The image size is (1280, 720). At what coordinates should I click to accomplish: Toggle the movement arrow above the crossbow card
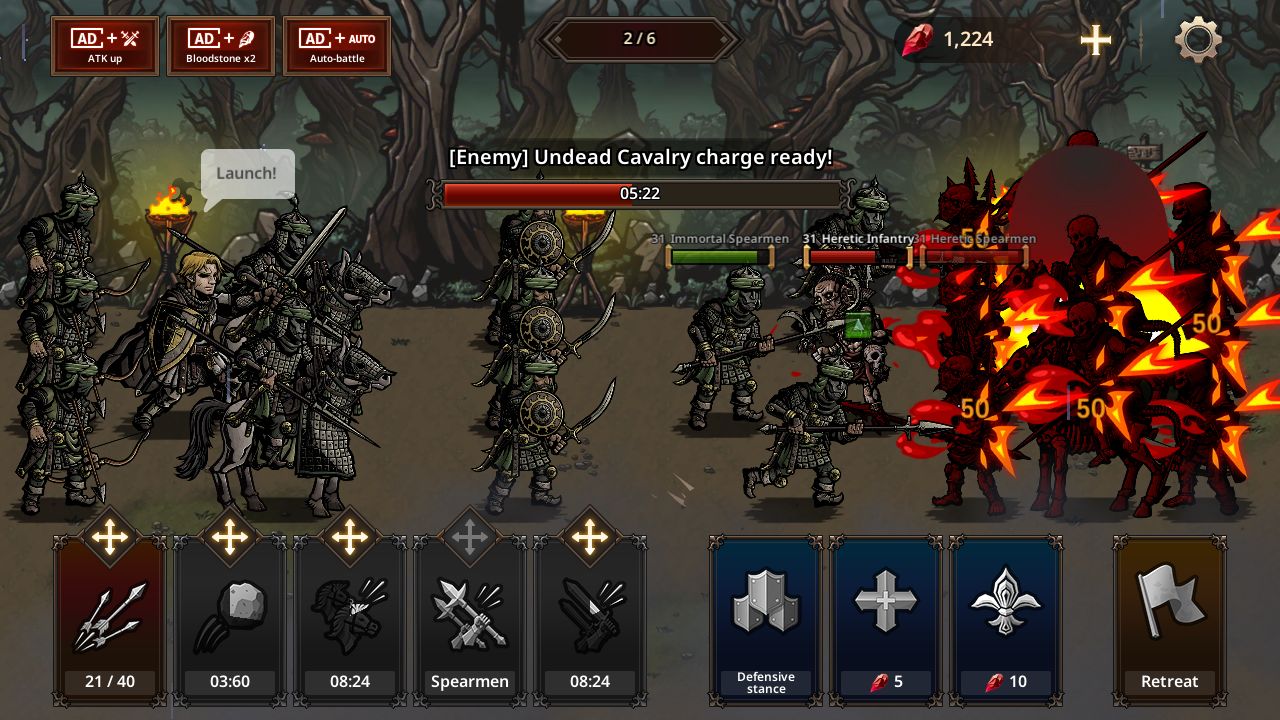tap(589, 537)
